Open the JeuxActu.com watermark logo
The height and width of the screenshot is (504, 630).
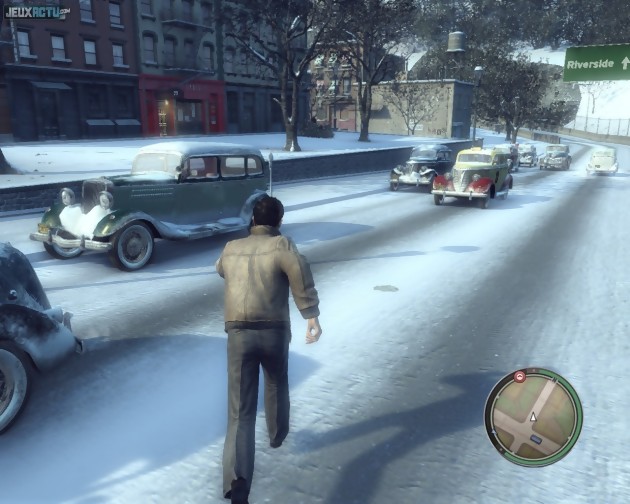pyautogui.click(x=35, y=12)
